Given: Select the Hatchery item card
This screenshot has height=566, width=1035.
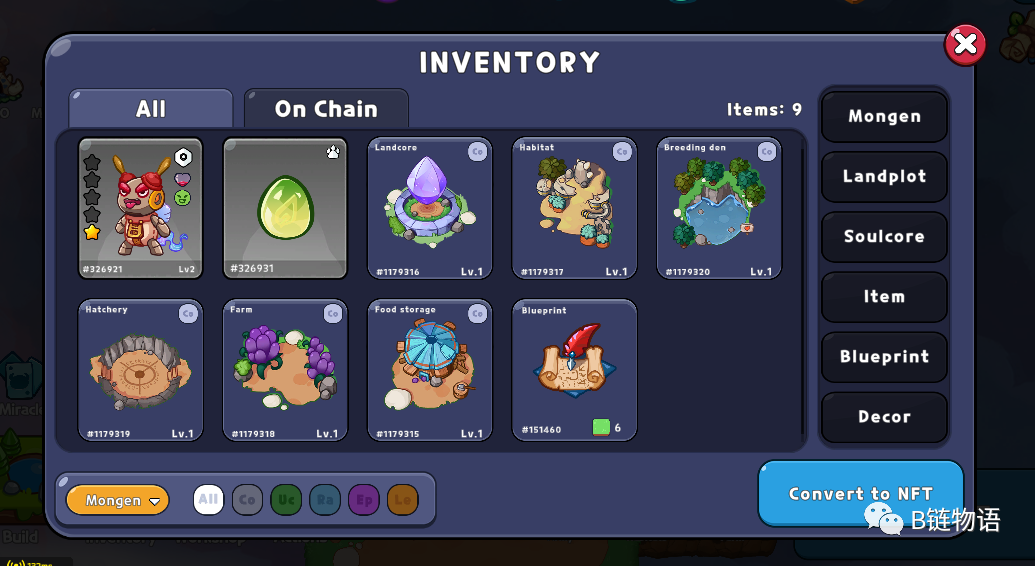Looking at the screenshot, I should coord(140,370).
